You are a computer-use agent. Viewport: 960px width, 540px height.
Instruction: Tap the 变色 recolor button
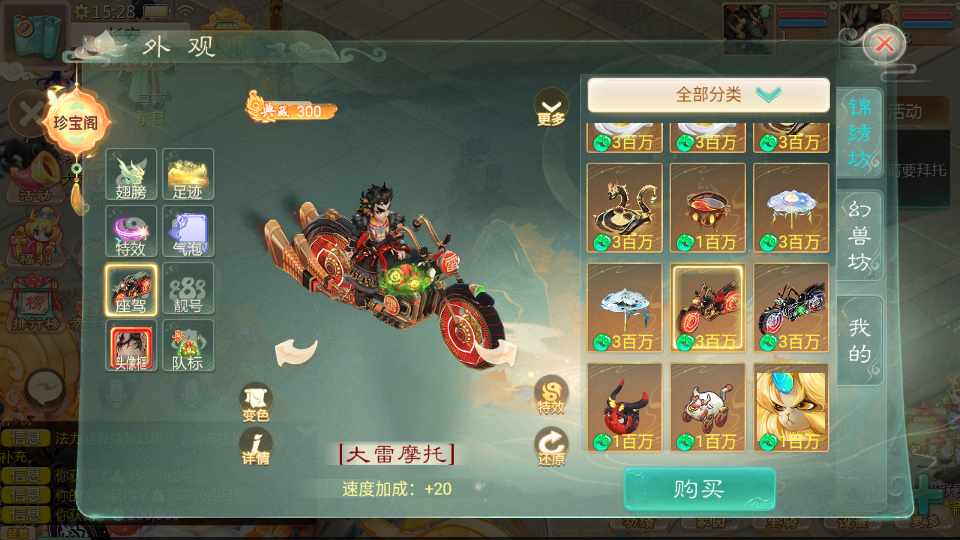256,400
